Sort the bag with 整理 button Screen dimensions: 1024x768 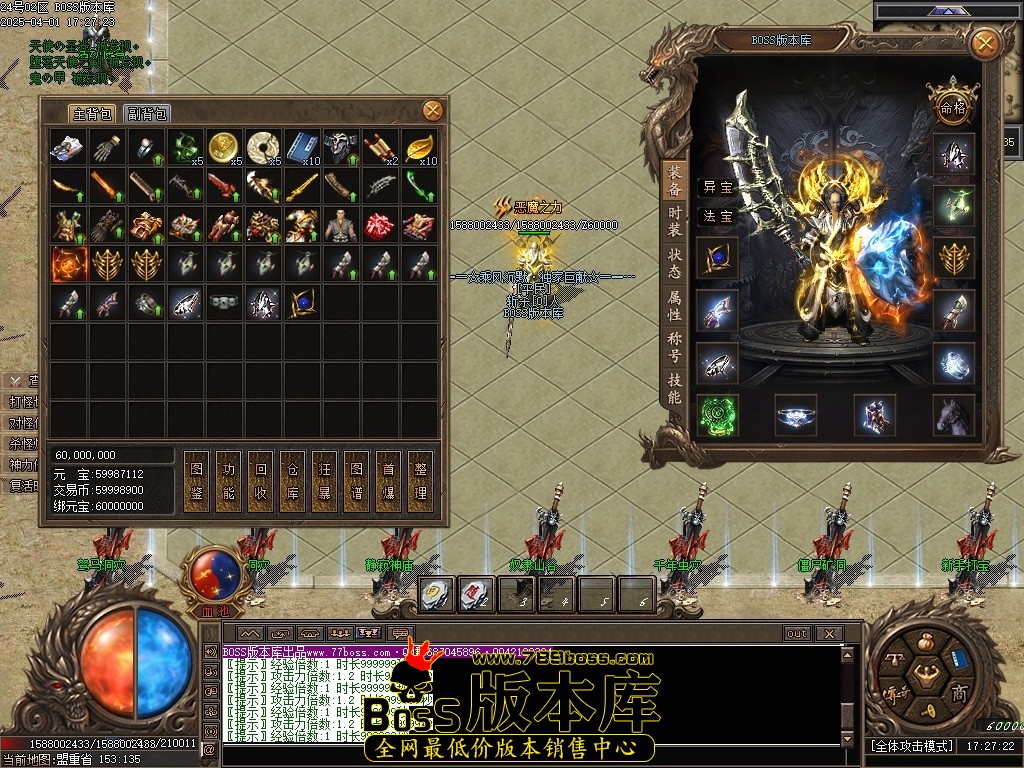[x=421, y=481]
